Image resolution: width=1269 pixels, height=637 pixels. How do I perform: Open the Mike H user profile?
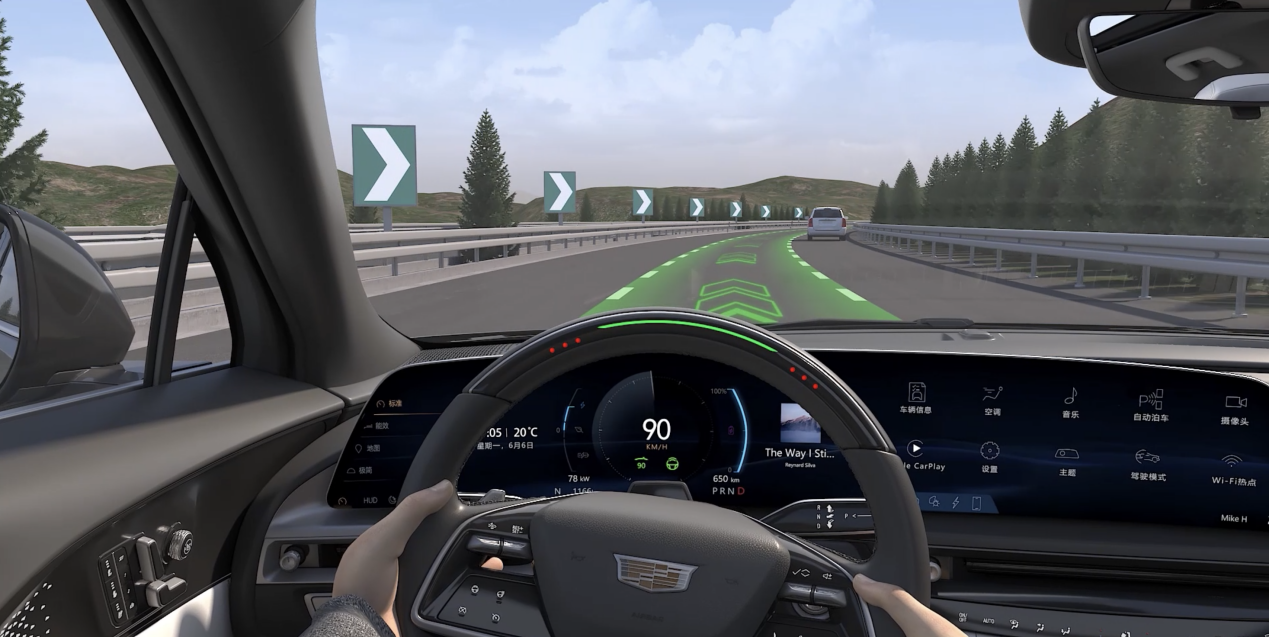coord(1234,518)
